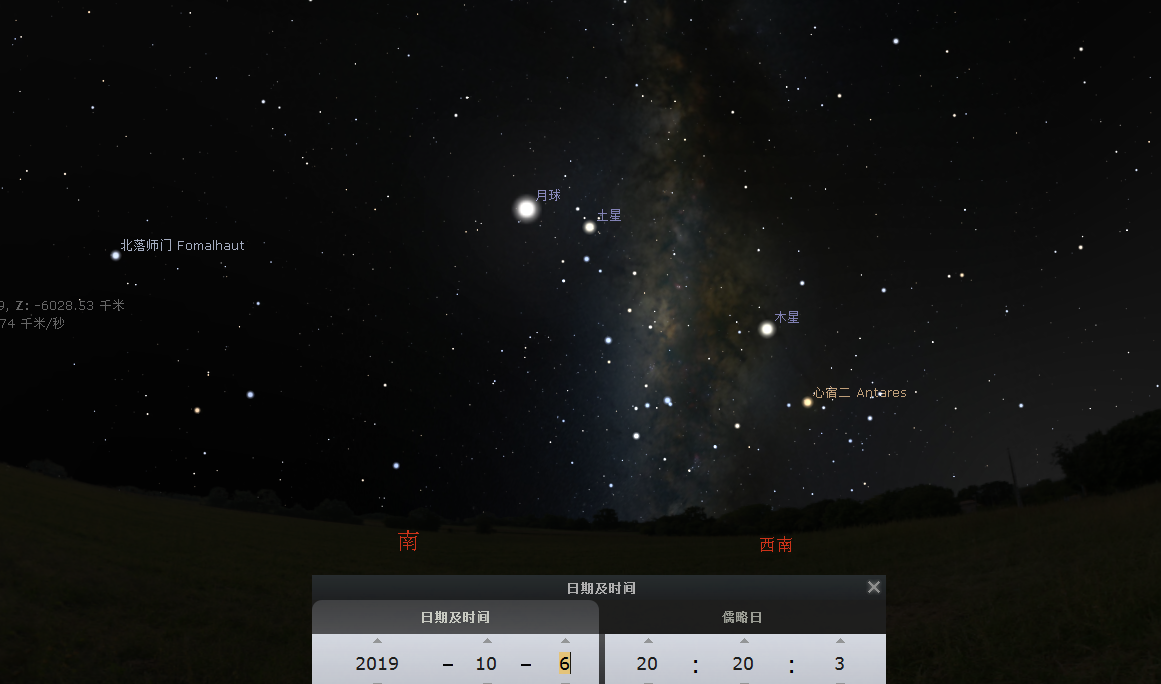Switch to the 儒略日 (Julian Day) tab
1161x684 pixels.
(742, 617)
